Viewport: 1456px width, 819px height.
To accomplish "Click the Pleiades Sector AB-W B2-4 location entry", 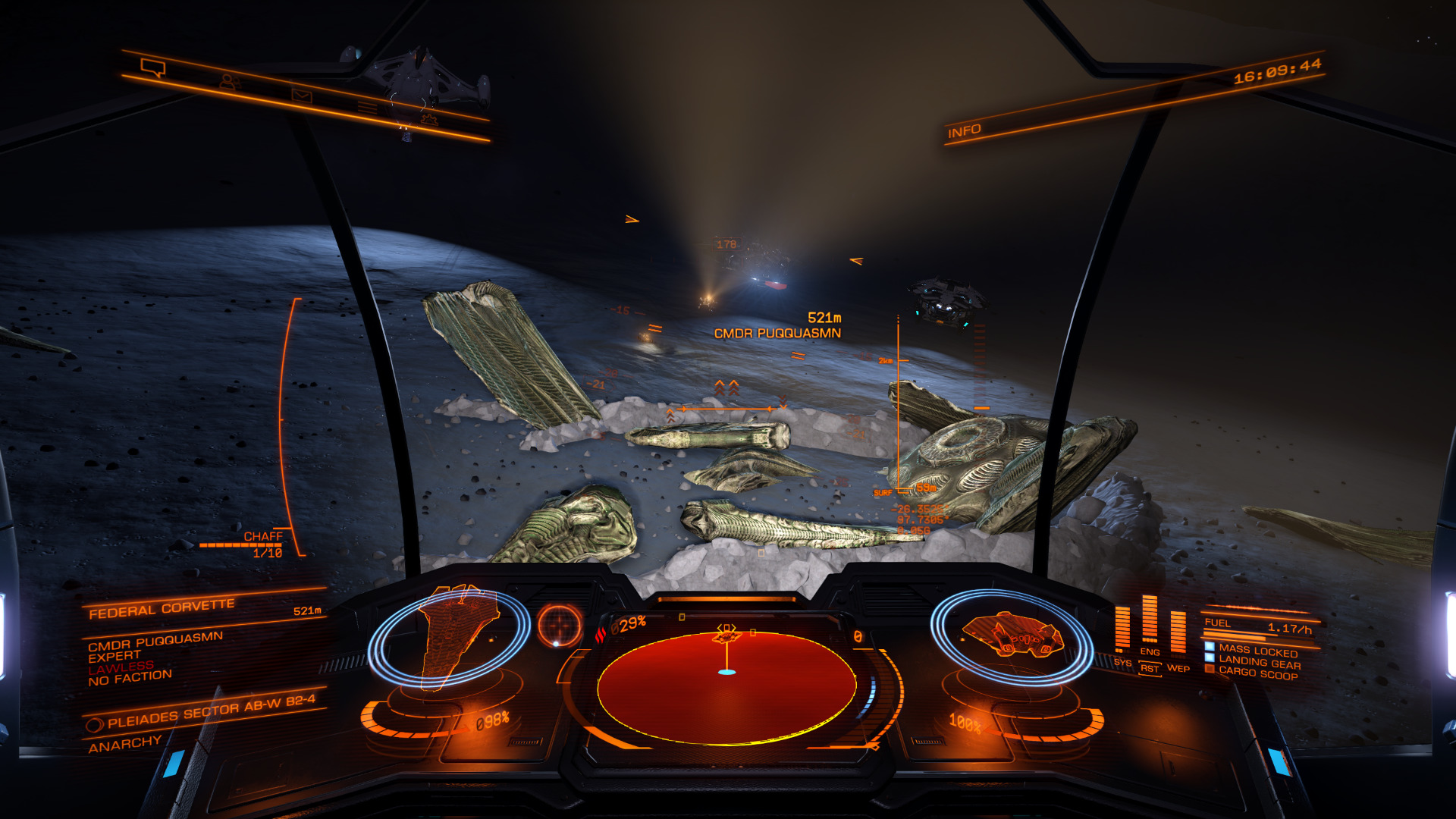I will tap(210, 711).
